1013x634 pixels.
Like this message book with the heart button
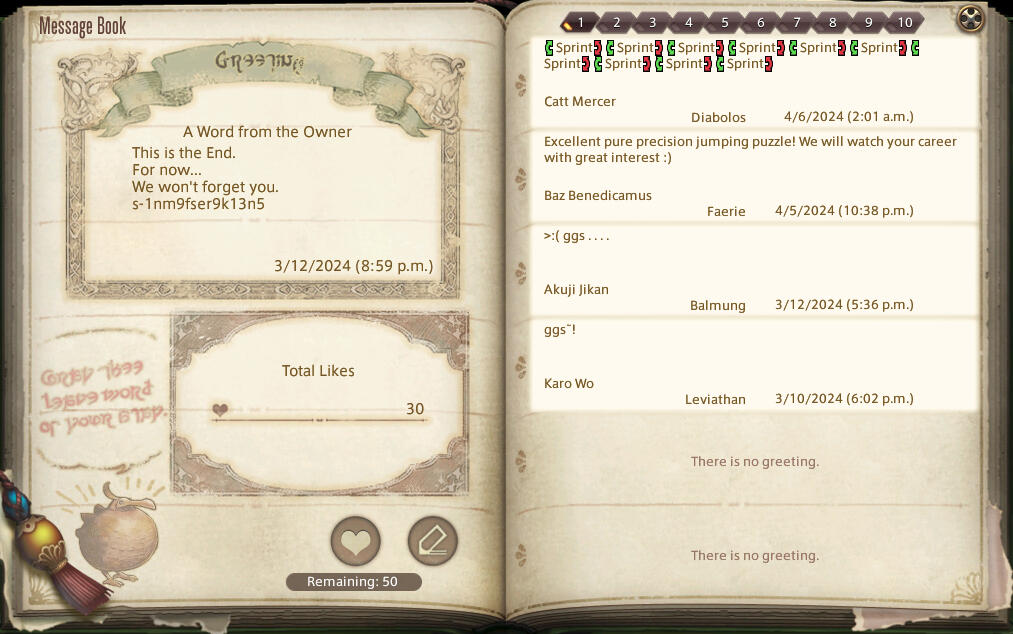[x=355, y=542]
